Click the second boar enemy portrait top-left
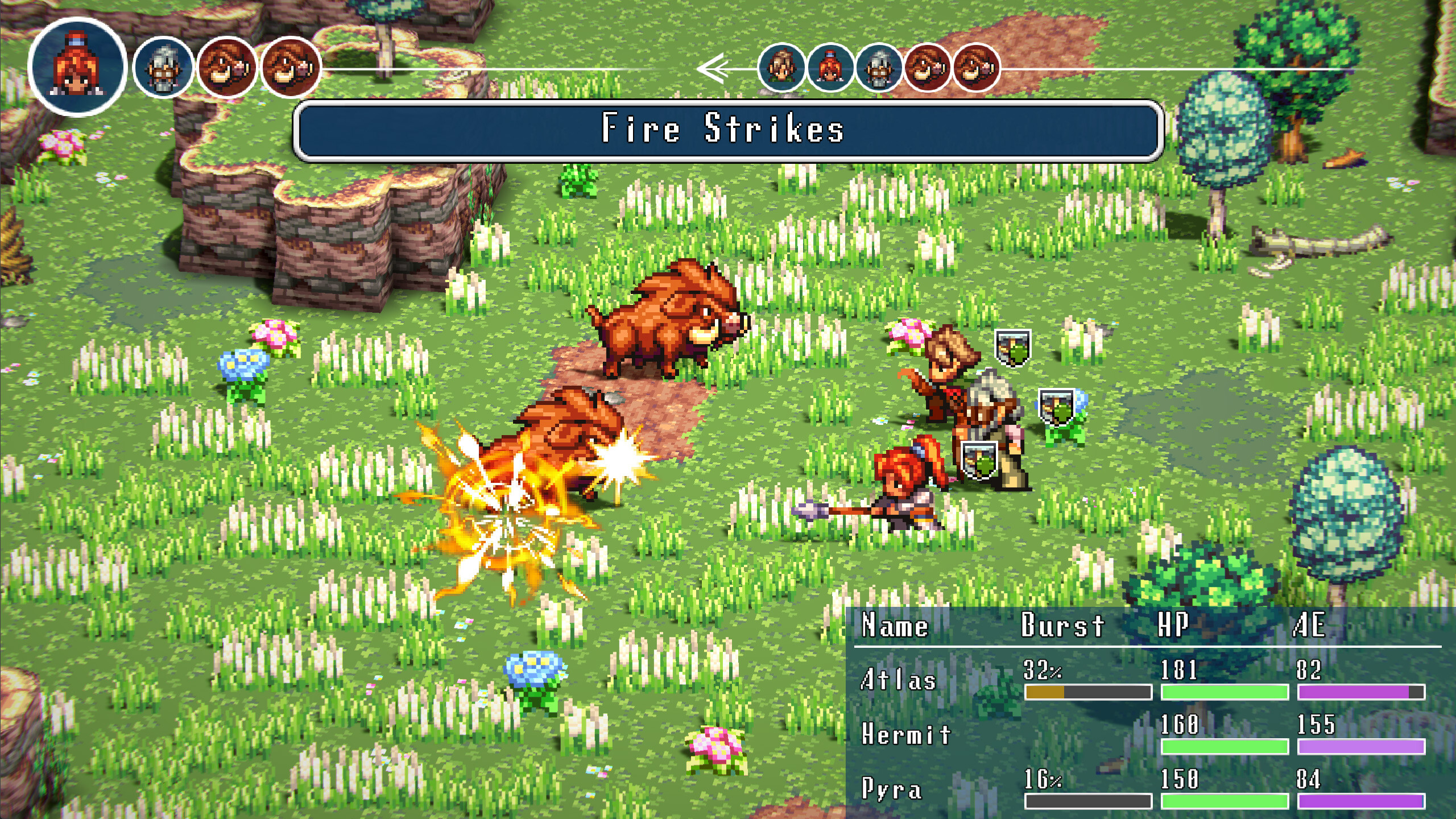The width and height of the screenshot is (1456, 819). coord(289,68)
